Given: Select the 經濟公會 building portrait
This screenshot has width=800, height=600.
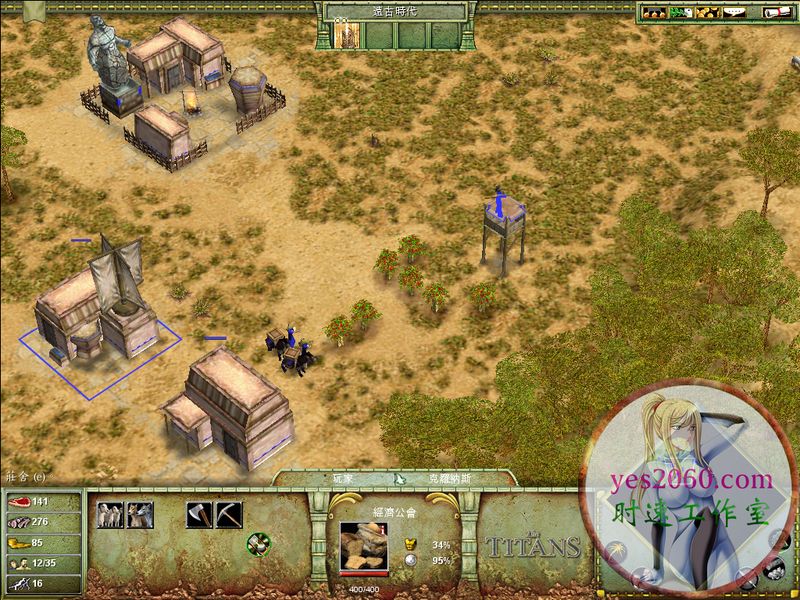Looking at the screenshot, I should coord(363,546).
